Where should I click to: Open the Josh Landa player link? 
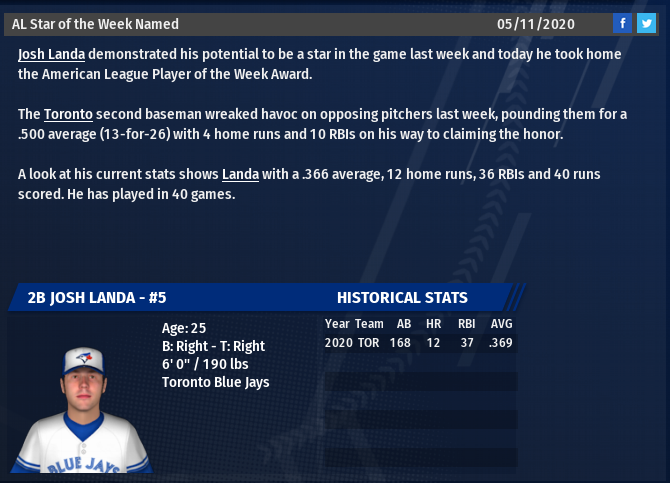click(x=51, y=54)
